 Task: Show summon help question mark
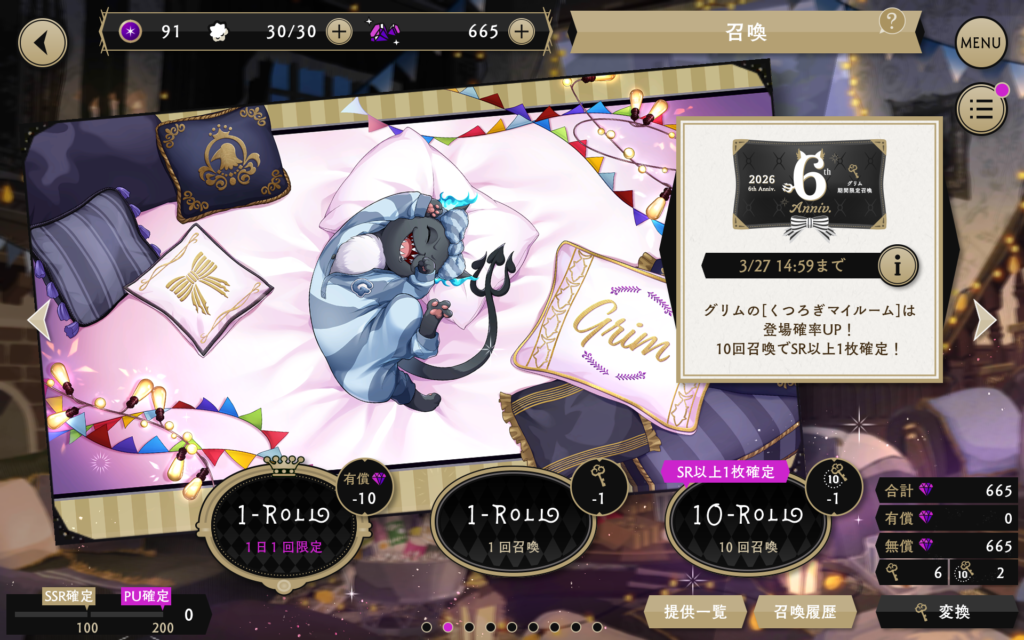point(891,21)
